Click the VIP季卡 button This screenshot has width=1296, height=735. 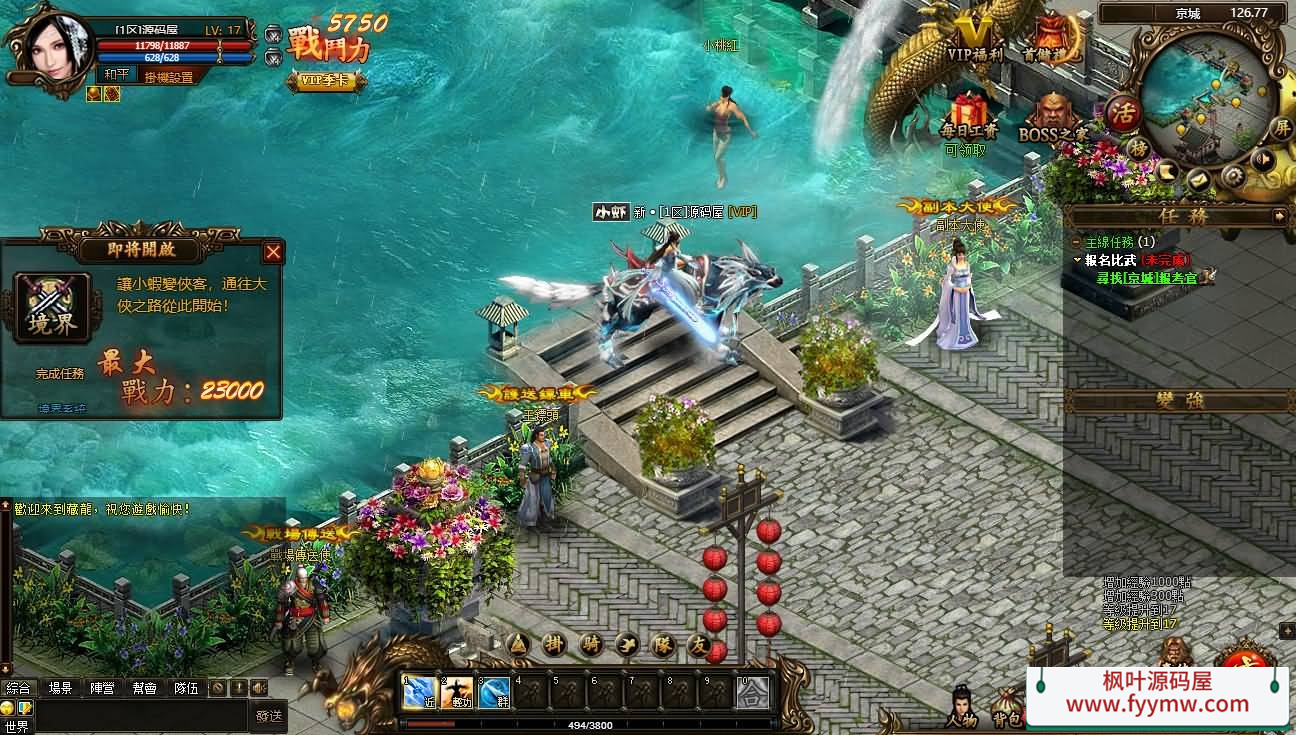pyautogui.click(x=326, y=81)
